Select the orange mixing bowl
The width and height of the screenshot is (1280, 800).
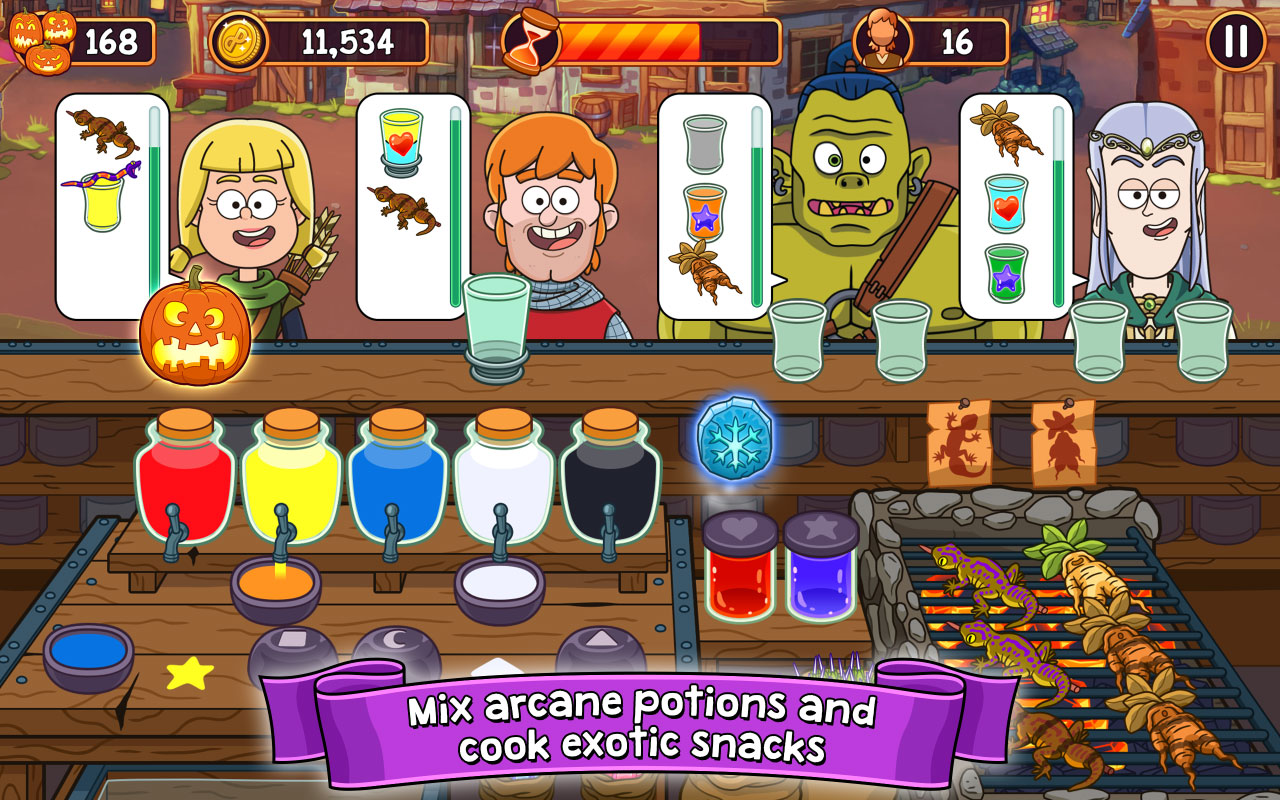[275, 587]
